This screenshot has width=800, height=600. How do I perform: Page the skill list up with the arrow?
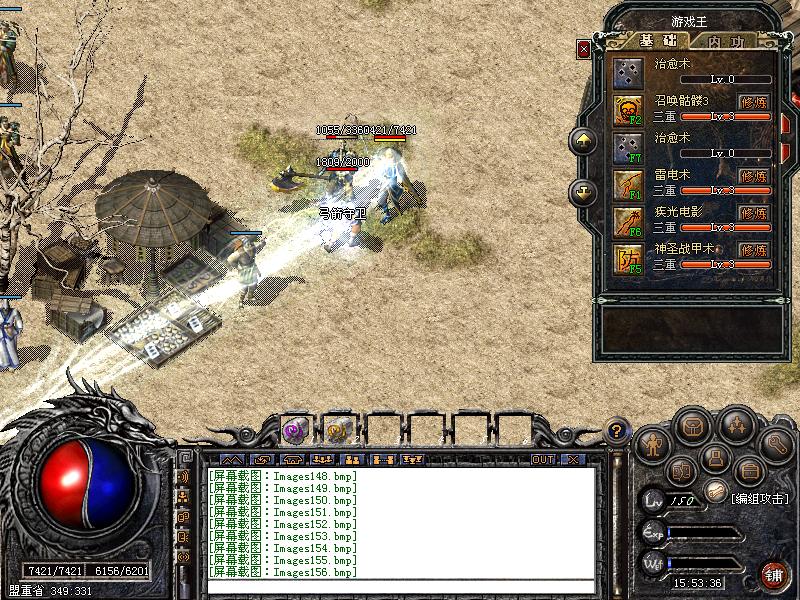coord(583,141)
